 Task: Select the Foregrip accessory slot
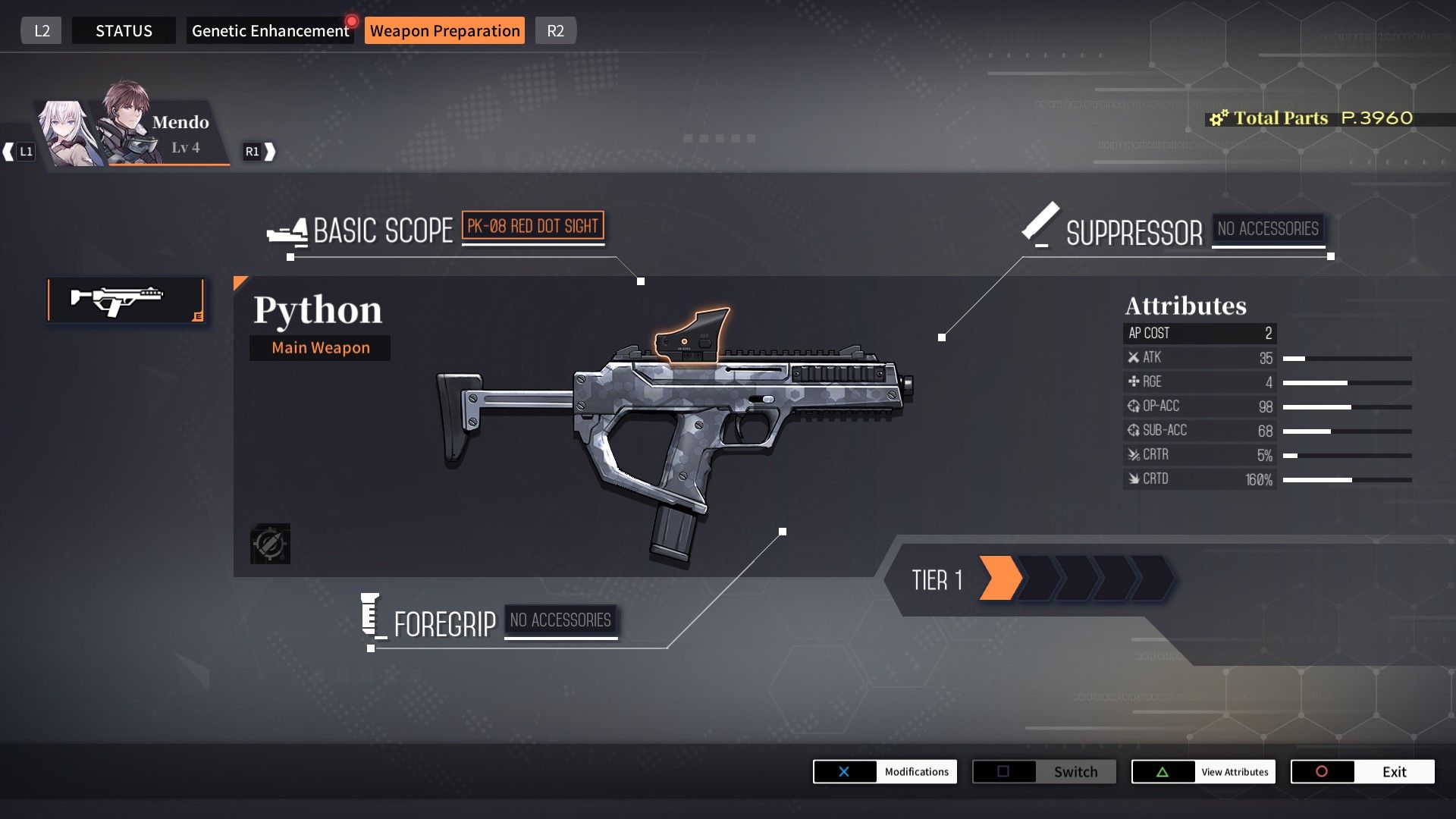pyautogui.click(x=560, y=620)
